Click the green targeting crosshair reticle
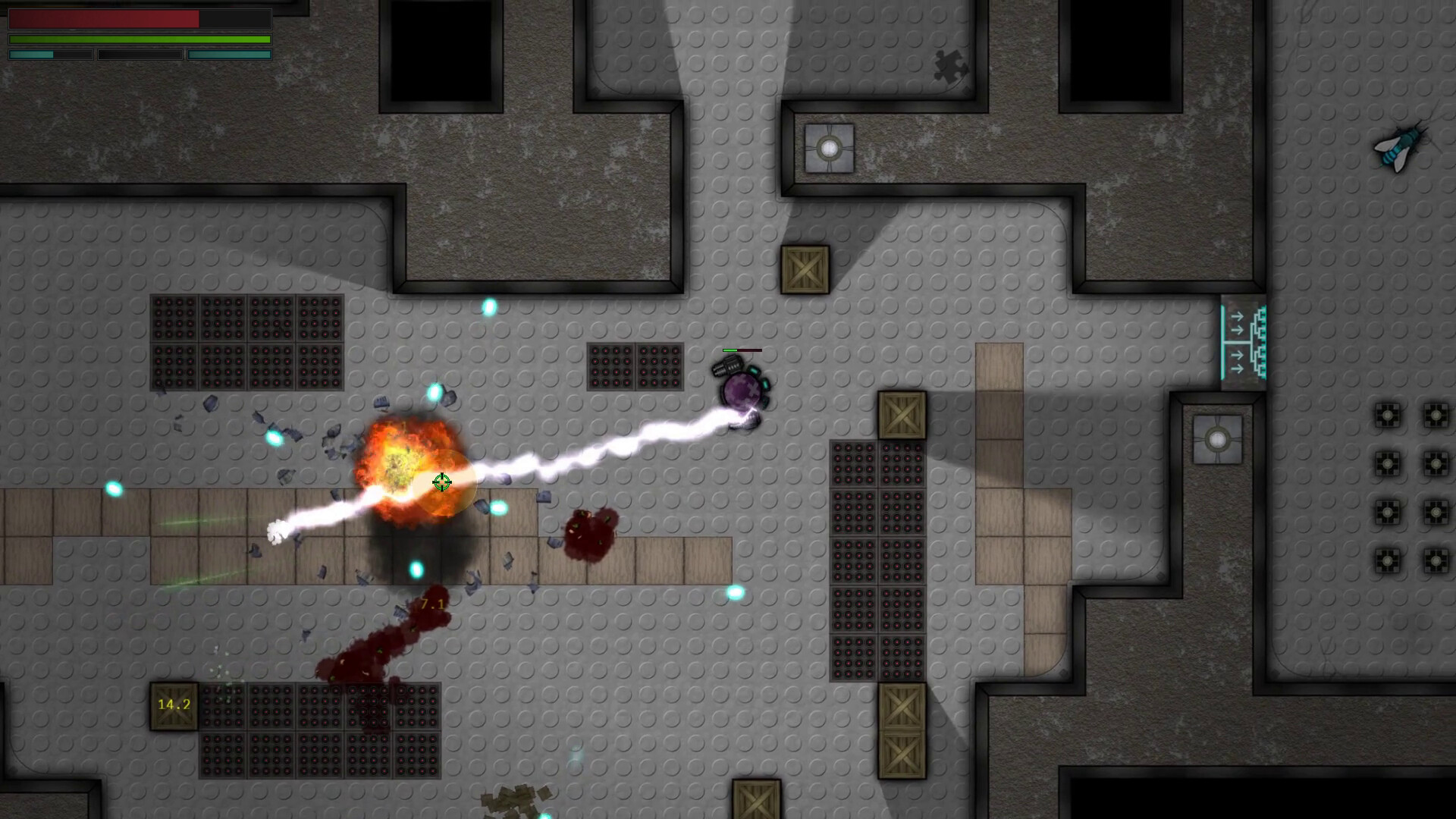The image size is (1456, 819). (442, 482)
